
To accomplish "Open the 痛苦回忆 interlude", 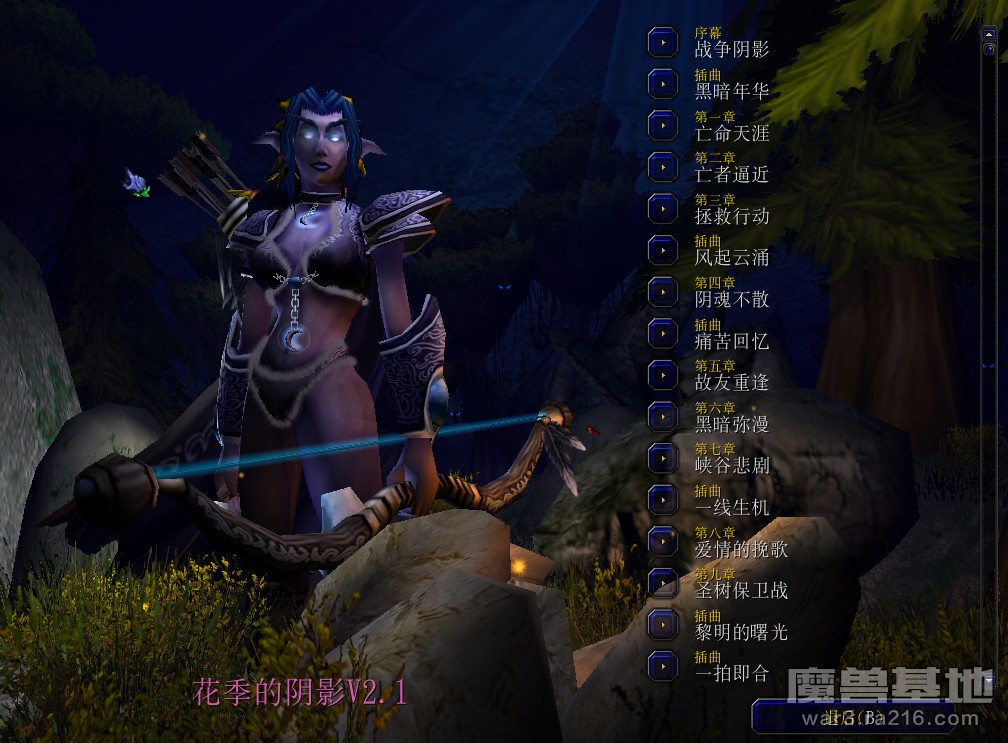I will tap(663, 332).
